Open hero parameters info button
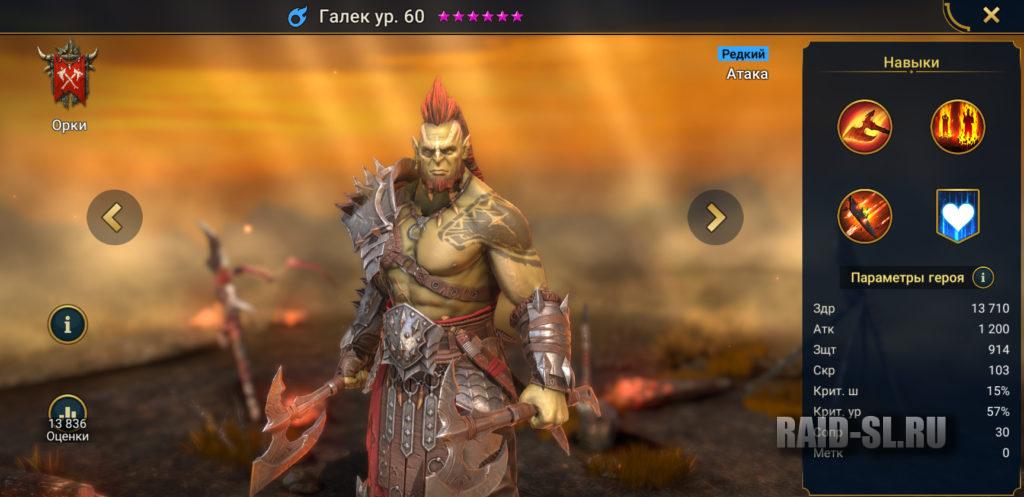This screenshot has height=497, width=1024. (x=983, y=277)
